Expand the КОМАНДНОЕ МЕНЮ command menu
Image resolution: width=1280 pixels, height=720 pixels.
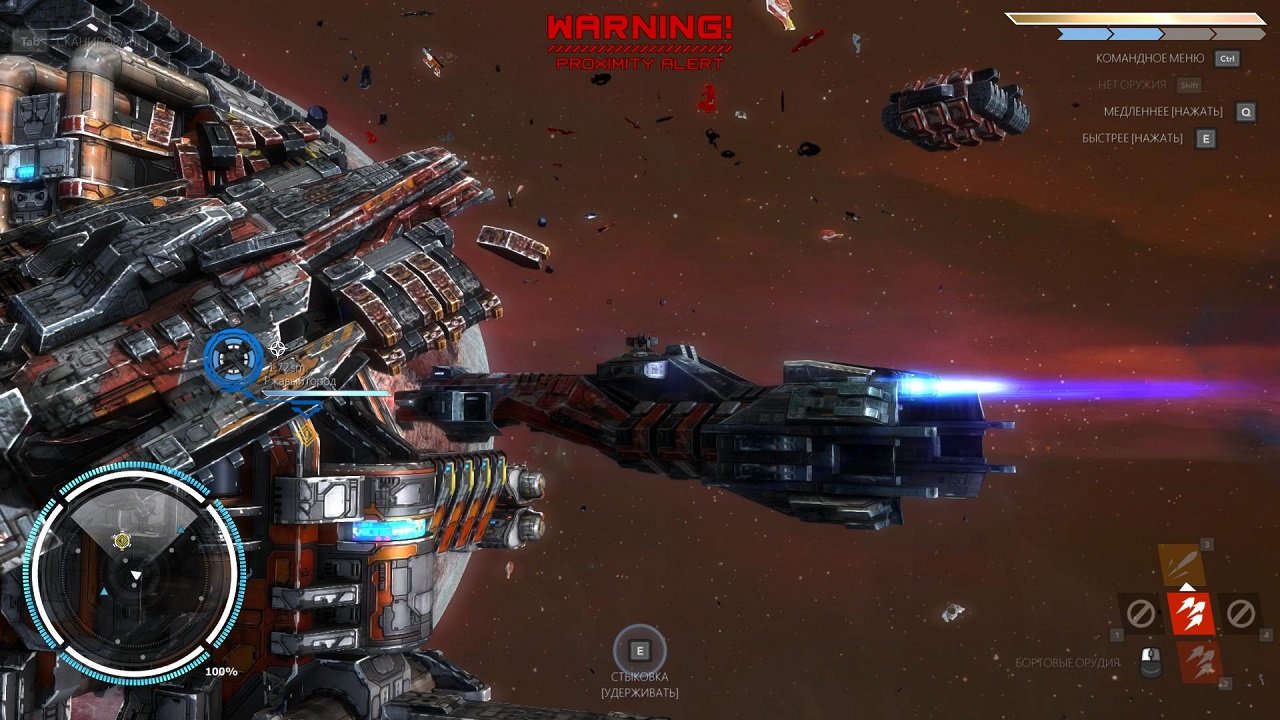click(x=1150, y=58)
